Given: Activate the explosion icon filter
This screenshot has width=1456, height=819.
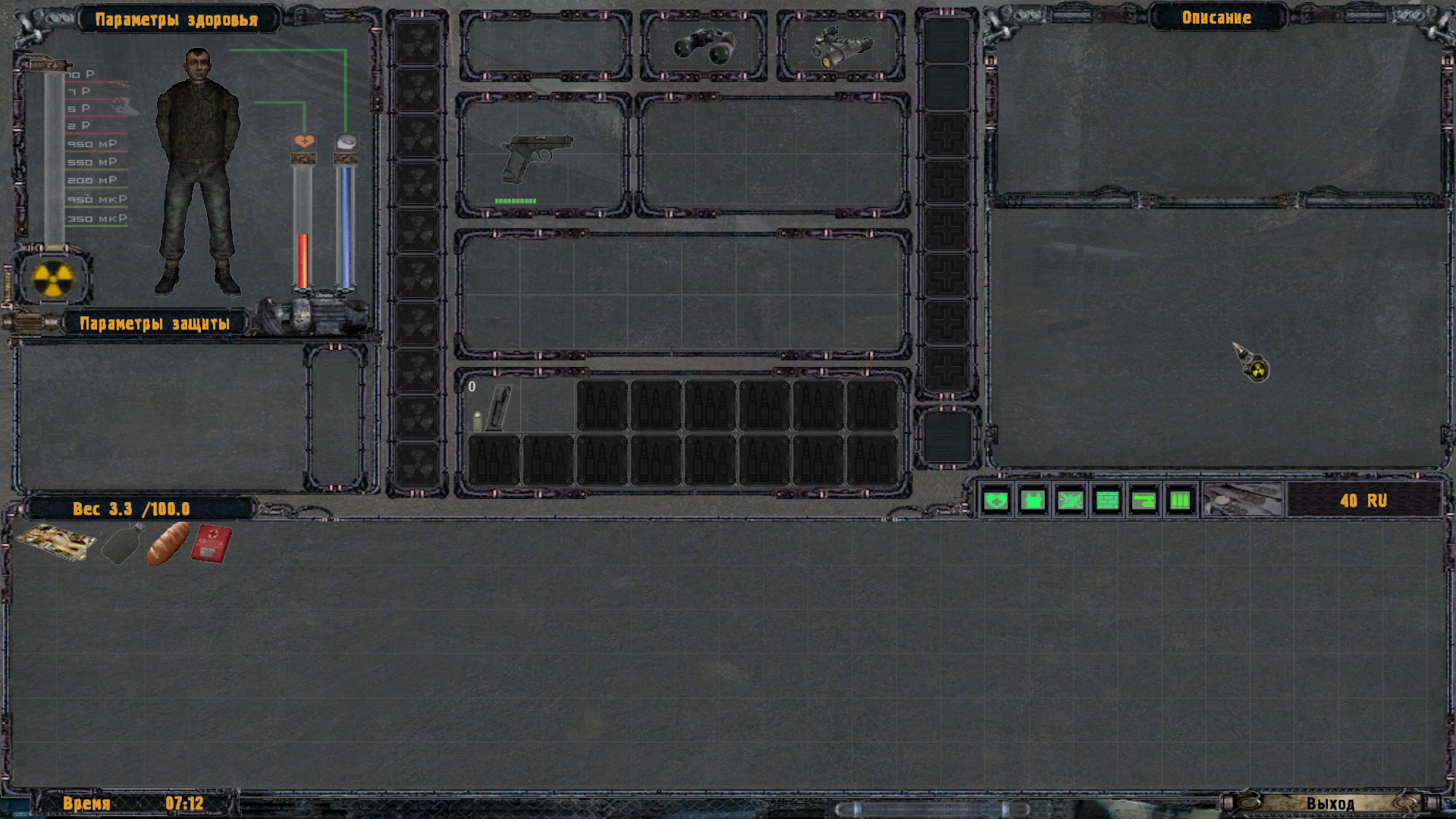Looking at the screenshot, I should (1070, 500).
